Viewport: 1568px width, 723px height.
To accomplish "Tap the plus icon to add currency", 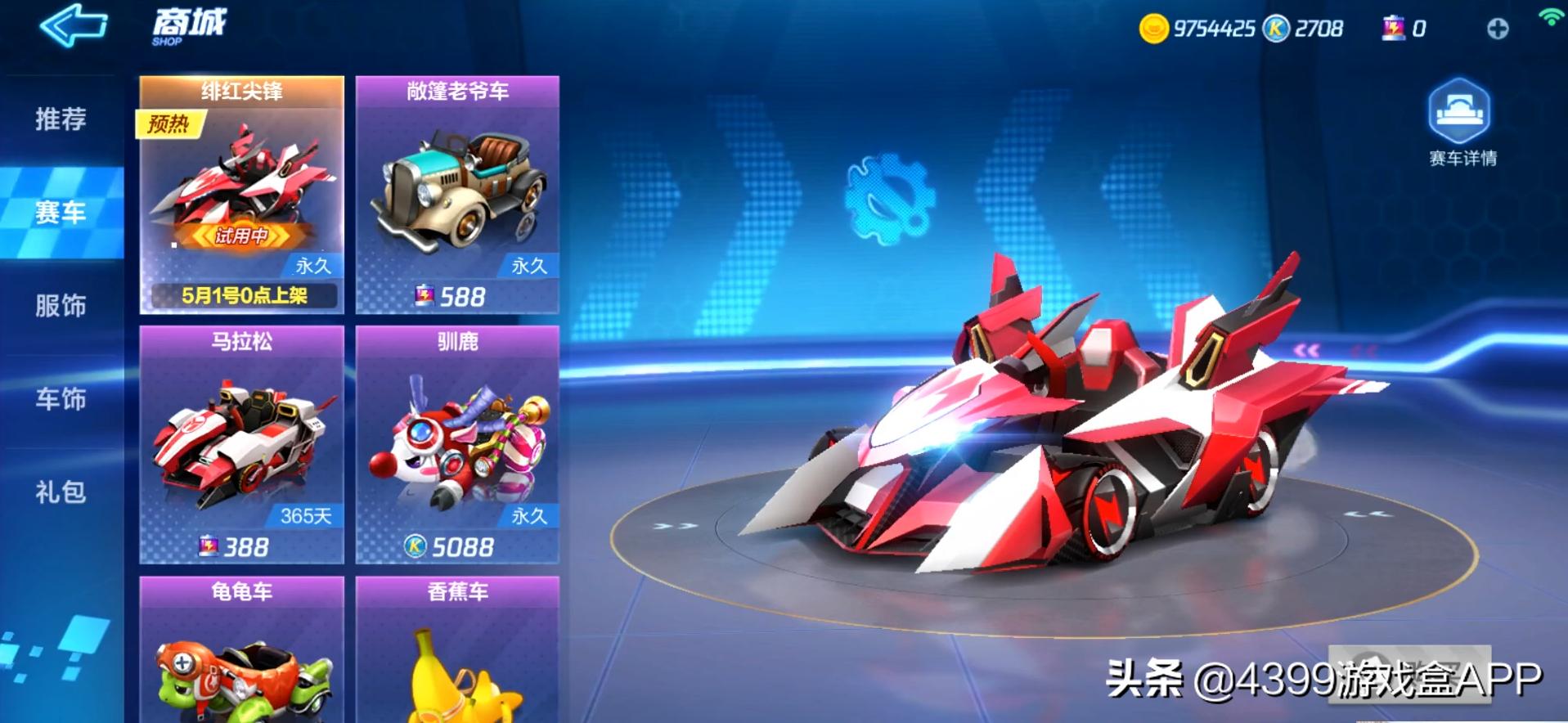I will (1499, 29).
